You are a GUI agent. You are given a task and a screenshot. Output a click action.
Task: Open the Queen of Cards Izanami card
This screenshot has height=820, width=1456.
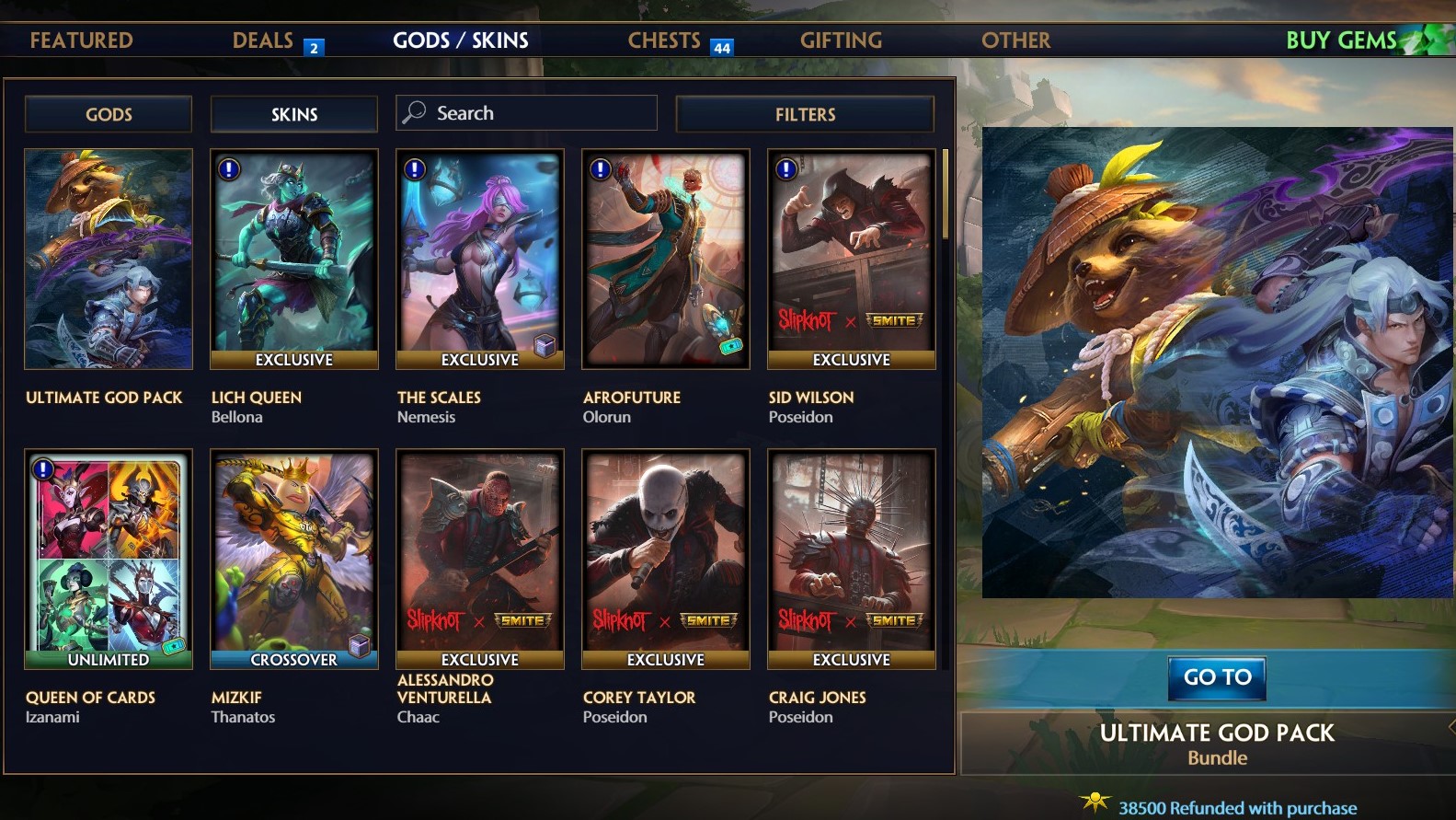tap(109, 559)
